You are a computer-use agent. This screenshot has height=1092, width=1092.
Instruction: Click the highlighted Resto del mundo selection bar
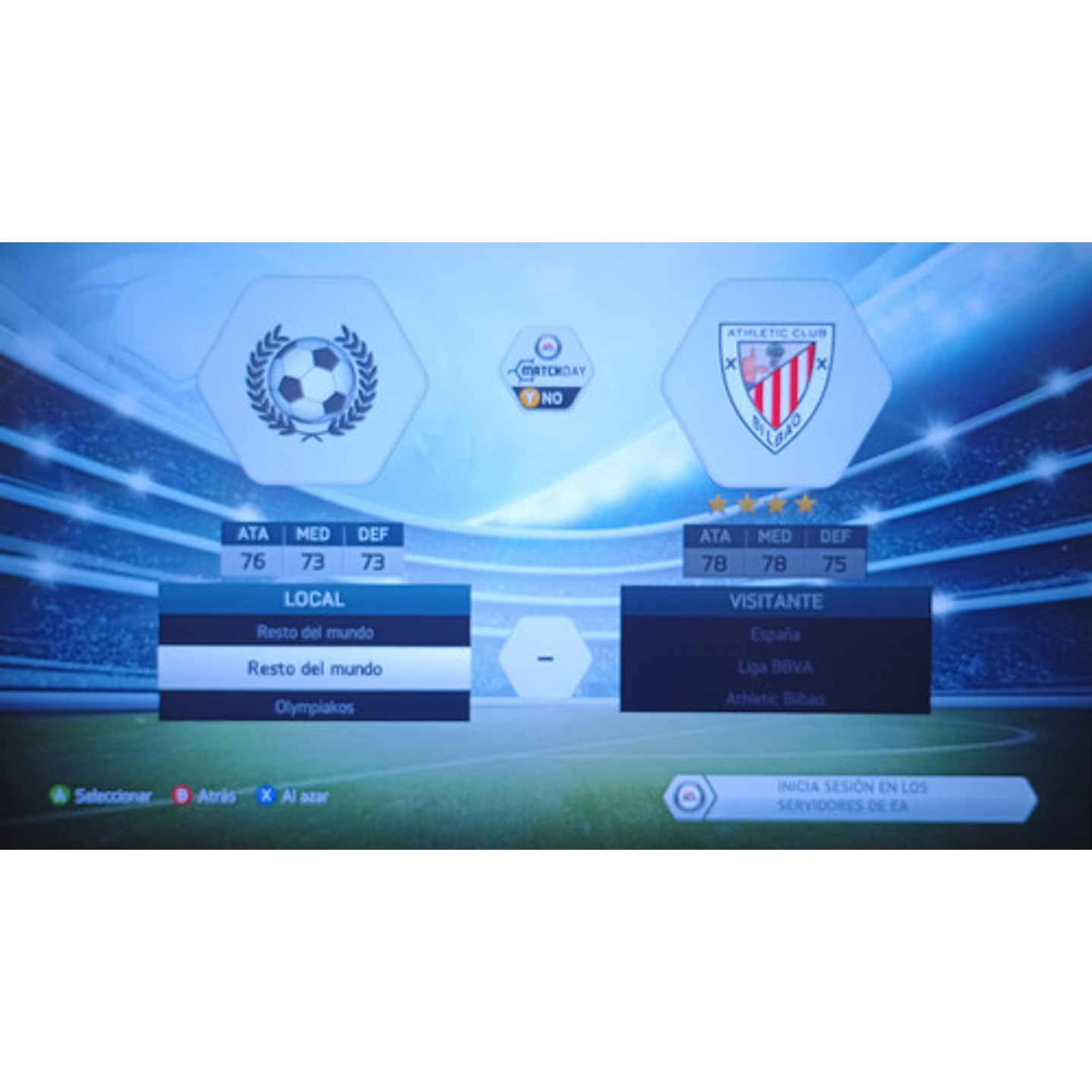314,668
